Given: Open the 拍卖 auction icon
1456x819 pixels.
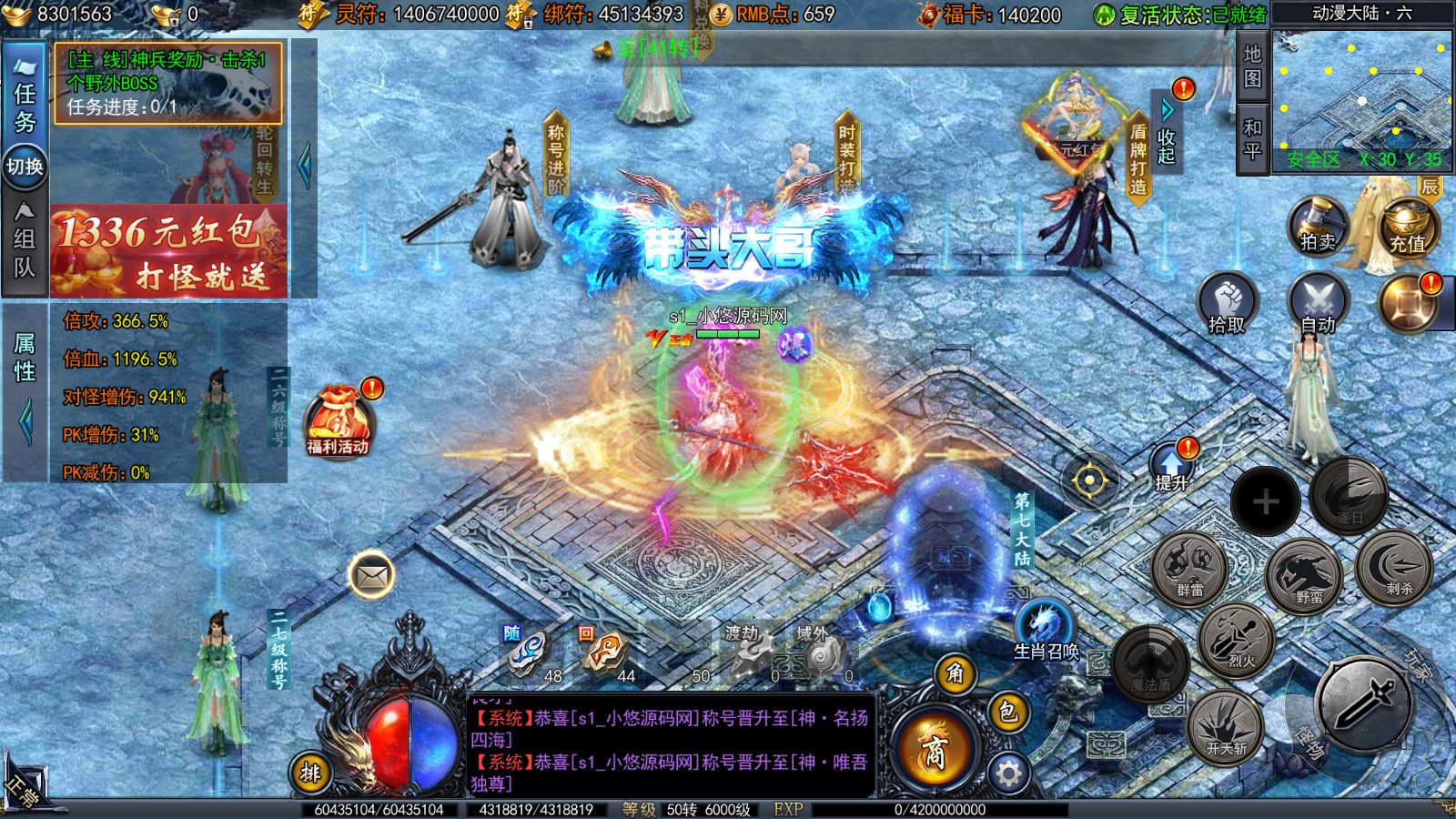Looking at the screenshot, I should pos(1317,226).
